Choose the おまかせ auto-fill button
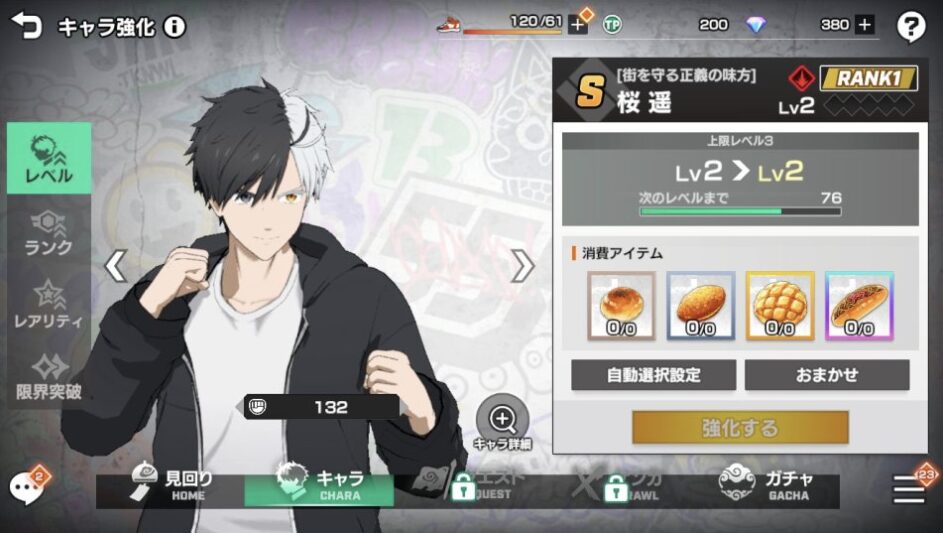Viewport: 943px width, 533px height. click(x=827, y=375)
